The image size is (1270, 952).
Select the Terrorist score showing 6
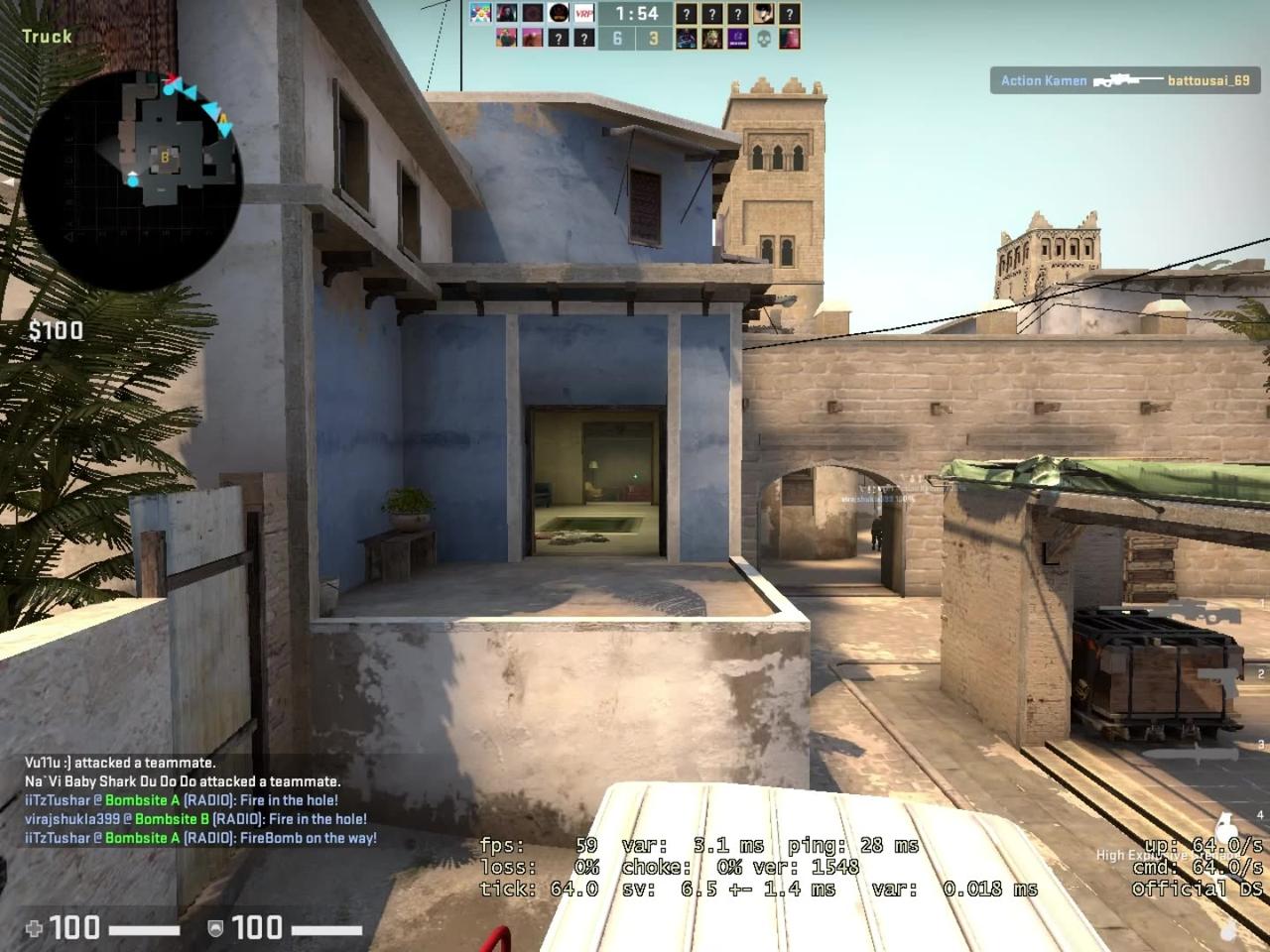pos(617,38)
